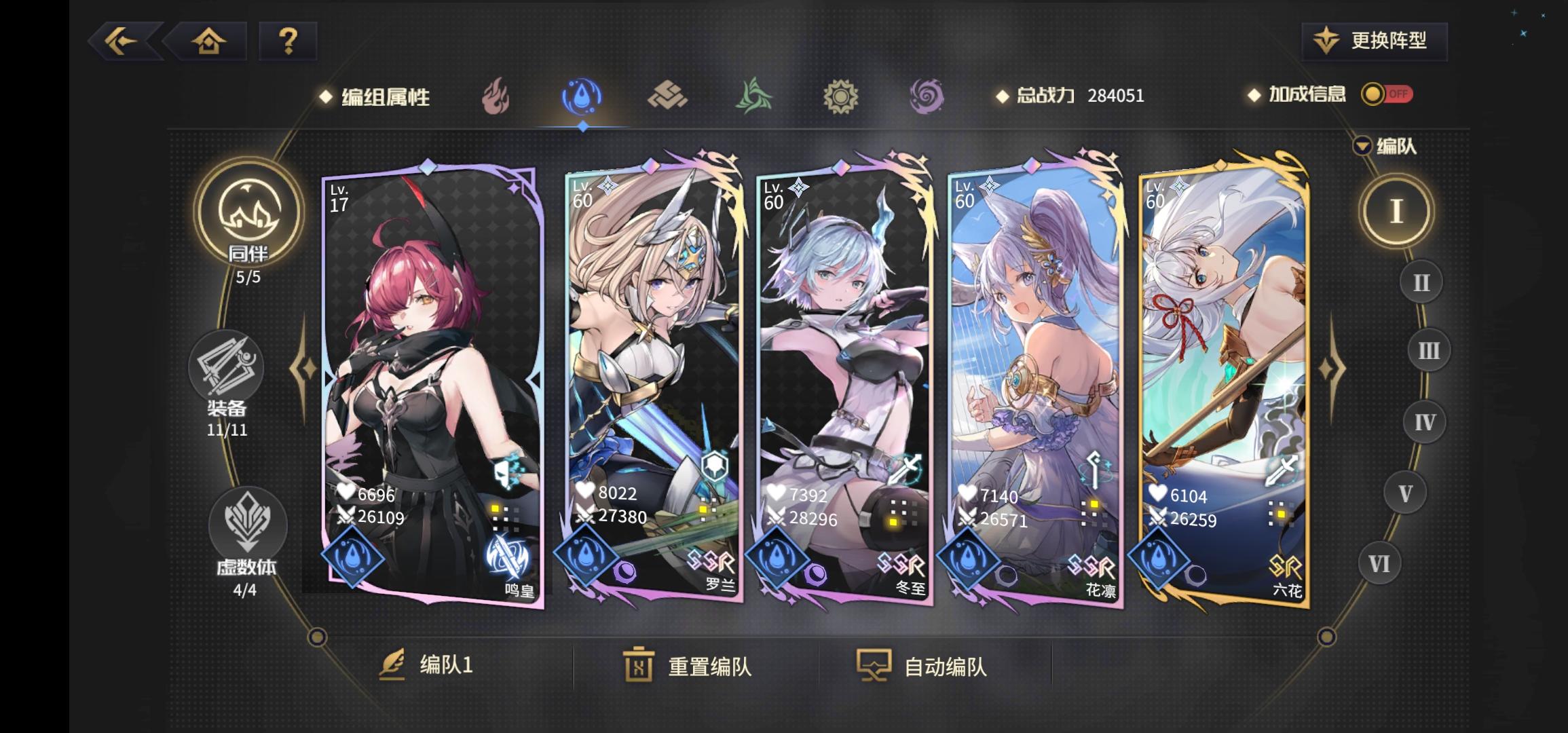
Task: Switch to team slot II
Action: pos(1420,280)
